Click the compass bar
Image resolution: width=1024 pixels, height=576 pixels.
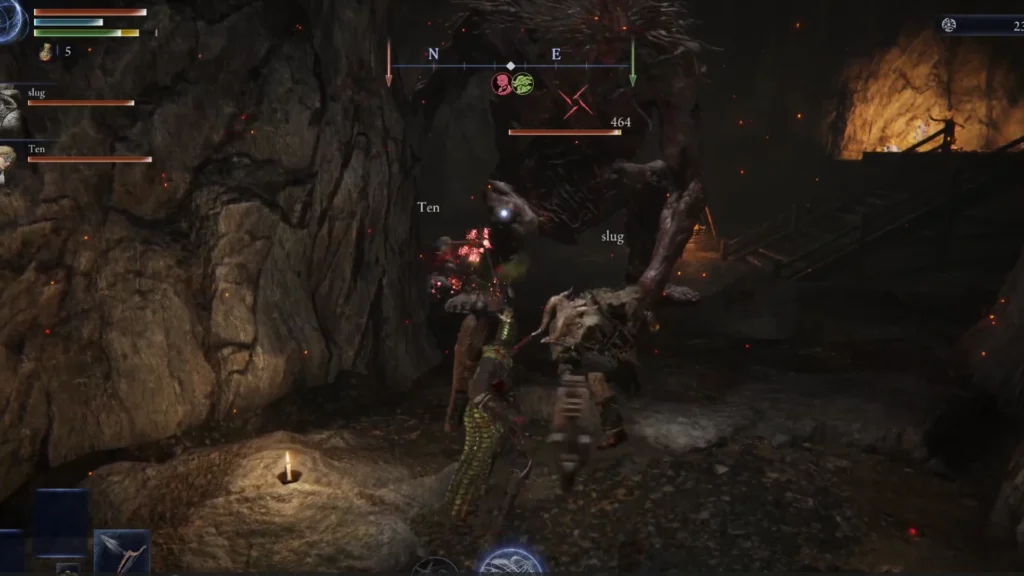pos(510,66)
